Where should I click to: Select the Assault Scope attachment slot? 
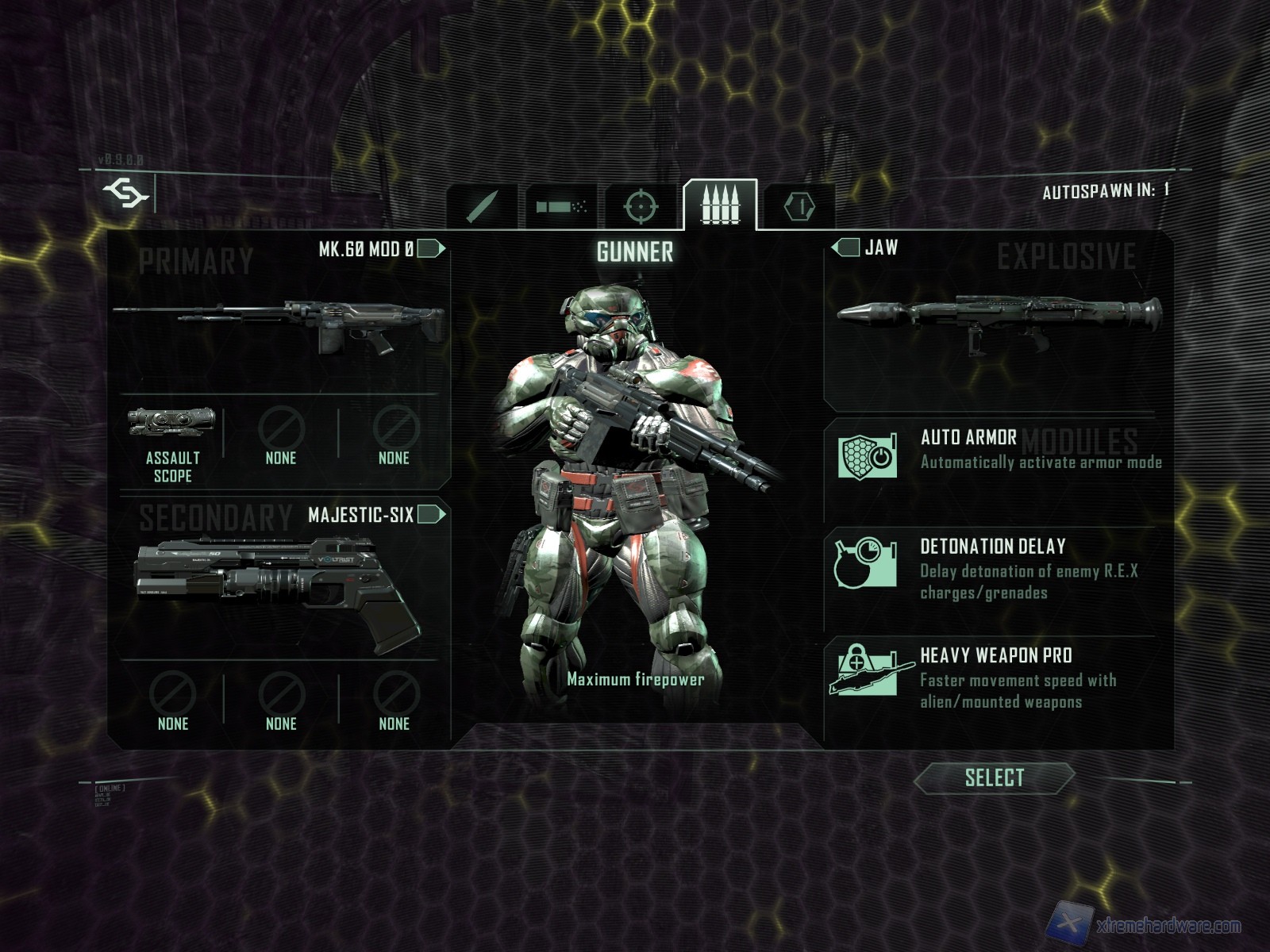172,443
